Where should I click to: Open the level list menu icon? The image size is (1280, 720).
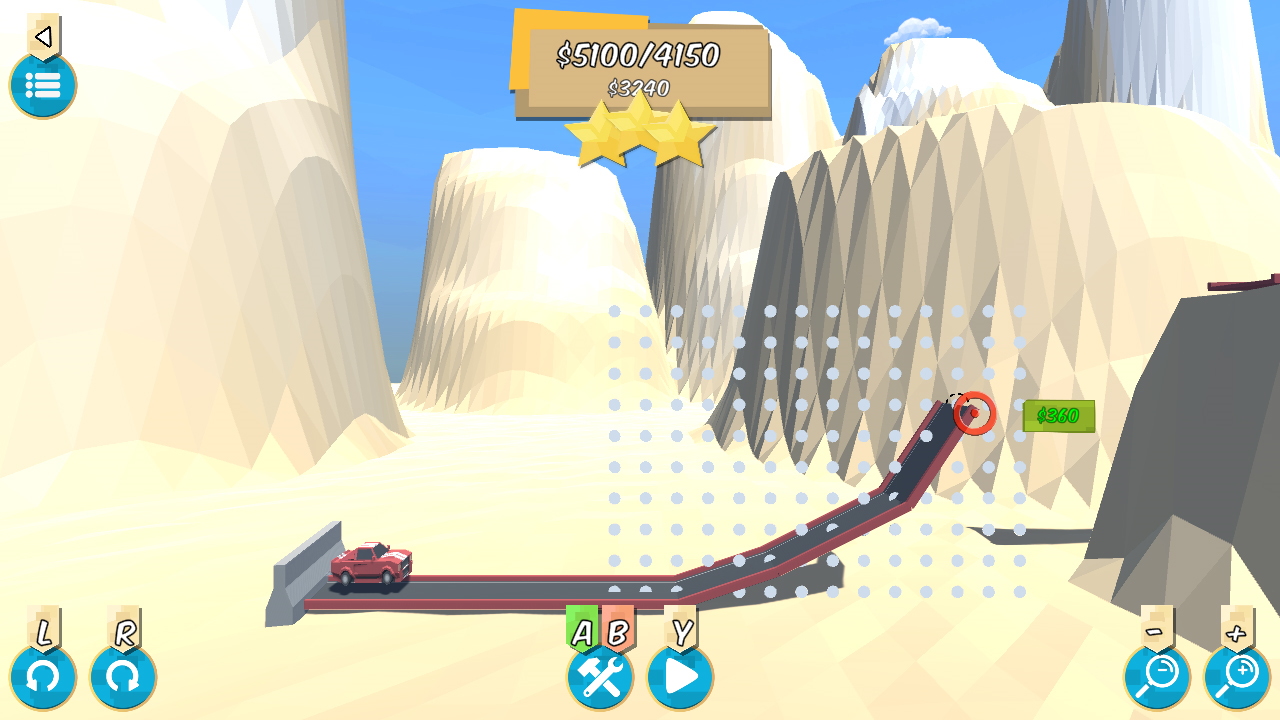pyautogui.click(x=43, y=87)
